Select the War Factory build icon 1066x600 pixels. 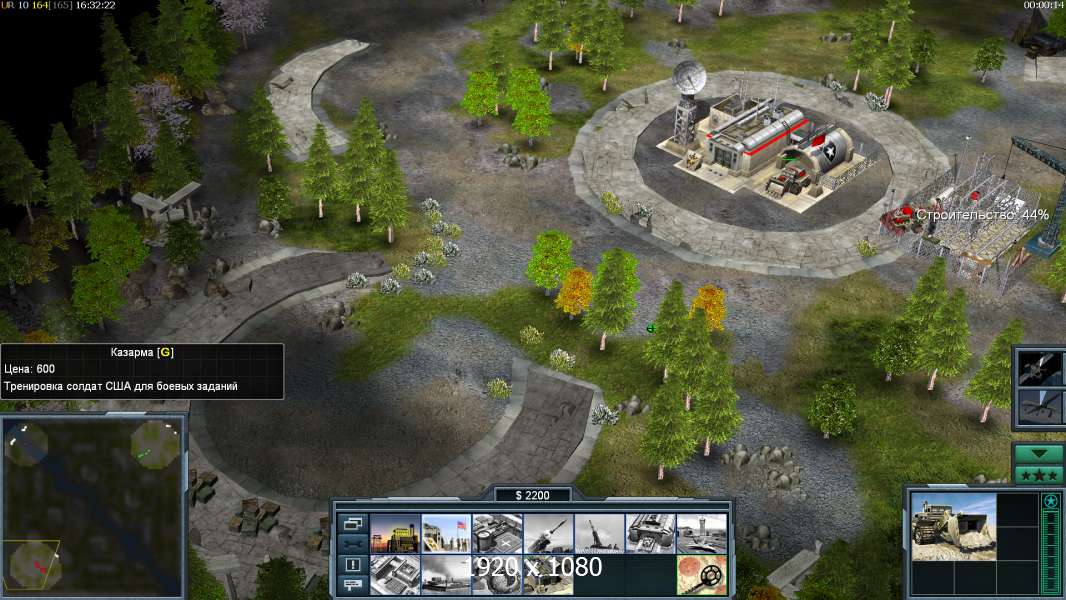650,534
